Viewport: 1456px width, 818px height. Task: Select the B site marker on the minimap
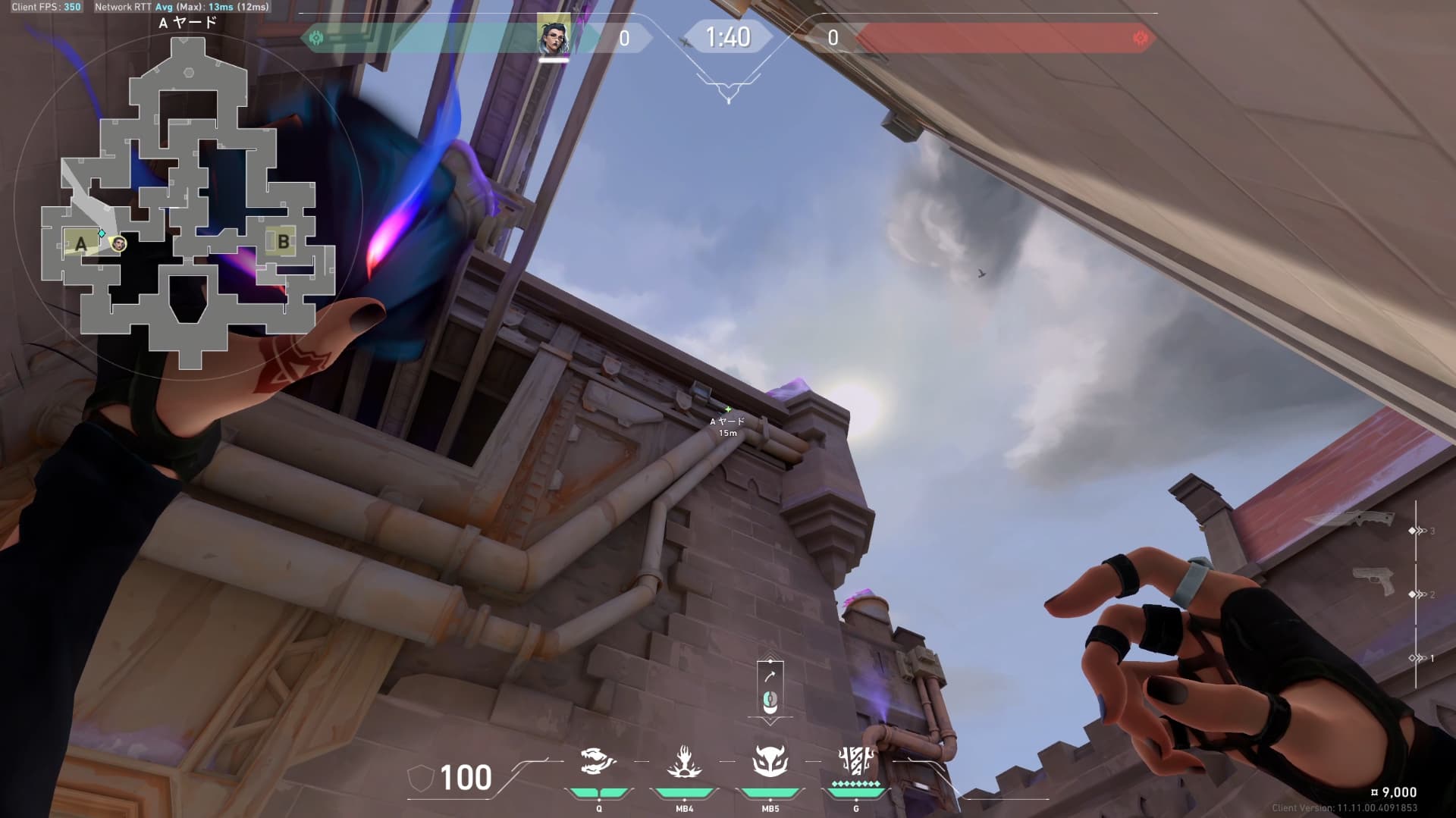(x=283, y=242)
